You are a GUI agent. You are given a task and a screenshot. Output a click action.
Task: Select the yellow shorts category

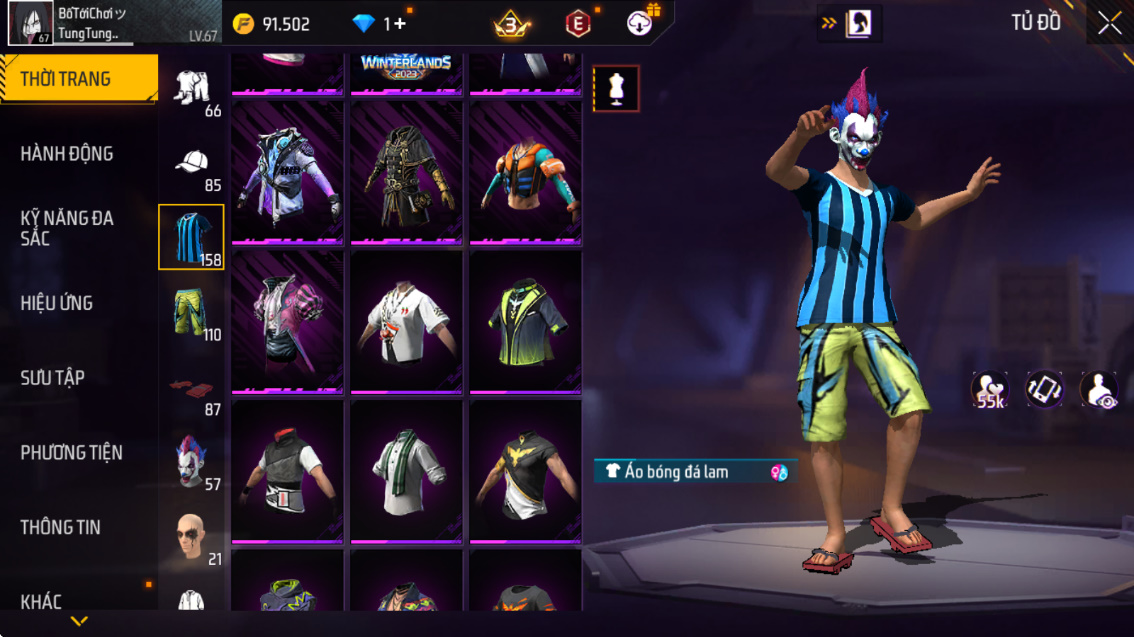click(191, 314)
